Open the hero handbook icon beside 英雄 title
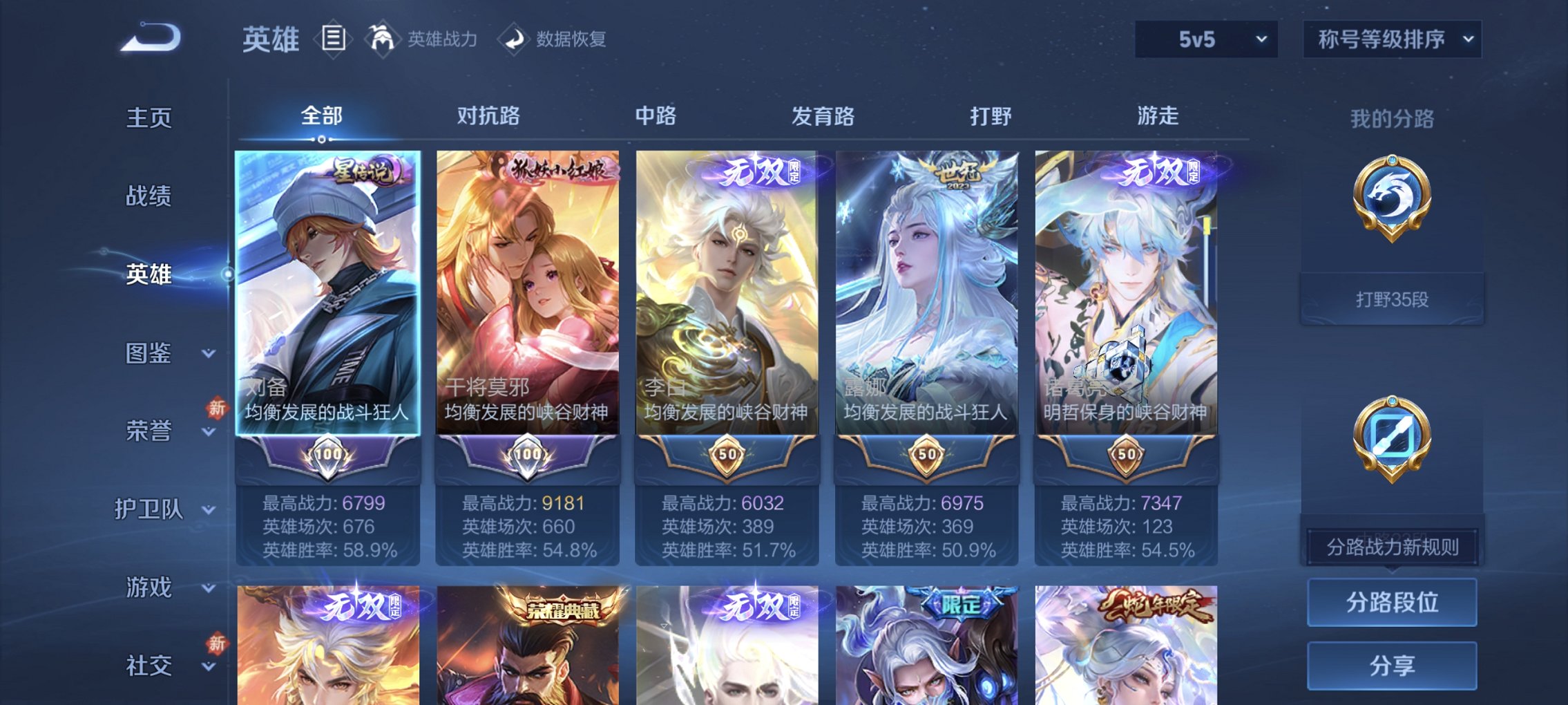Screen dimensions: 1568x705 pos(333,38)
